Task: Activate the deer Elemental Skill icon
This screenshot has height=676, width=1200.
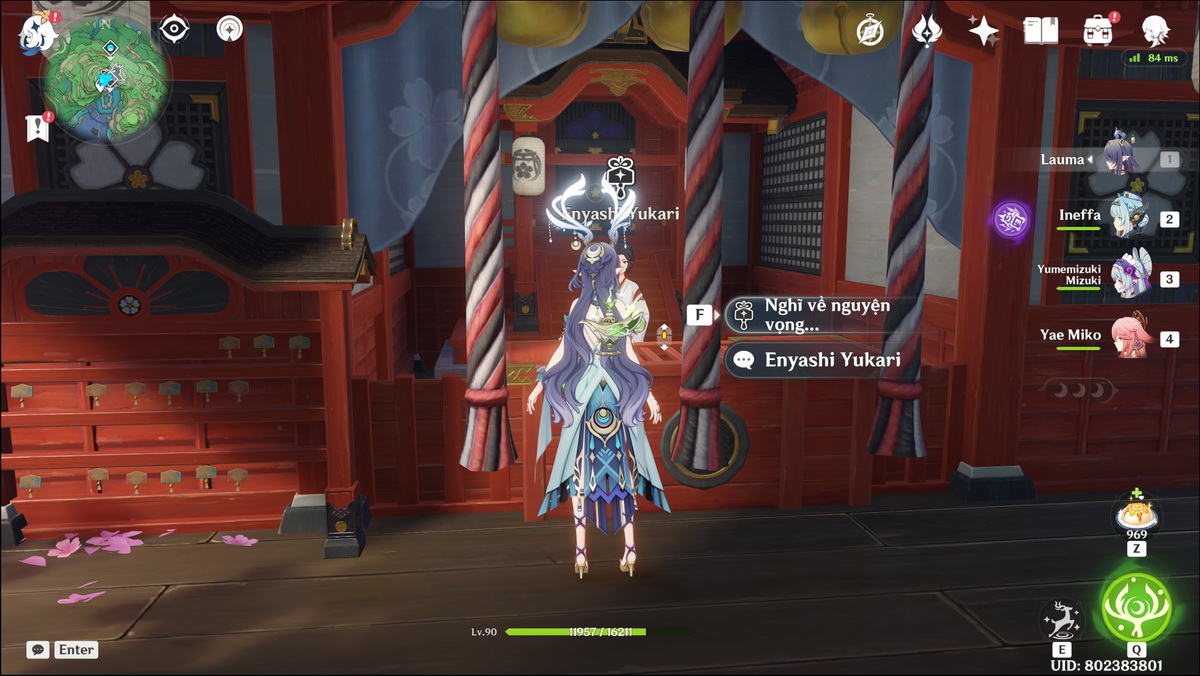Action: [1060, 620]
